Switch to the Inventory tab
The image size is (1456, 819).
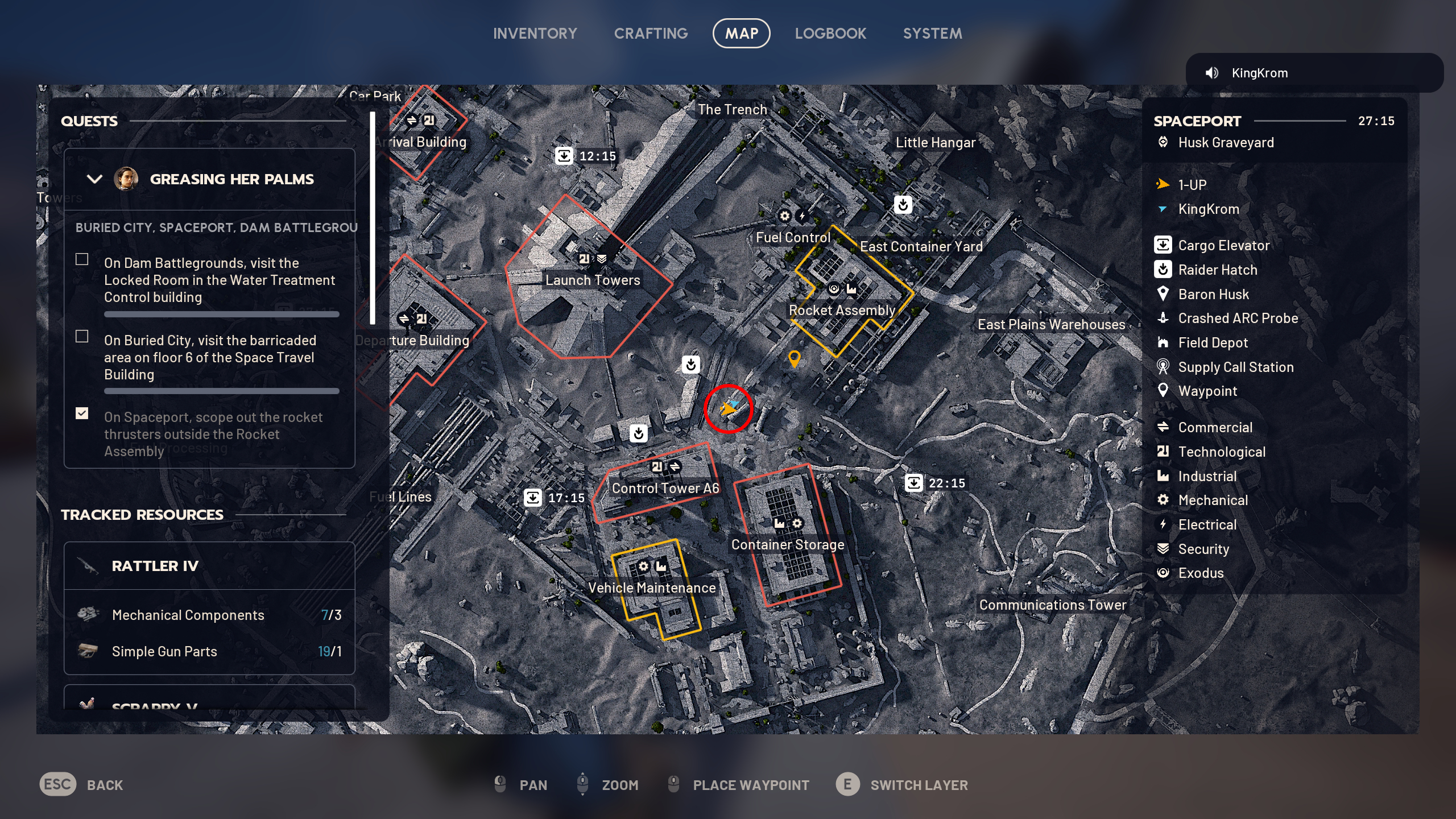[535, 33]
